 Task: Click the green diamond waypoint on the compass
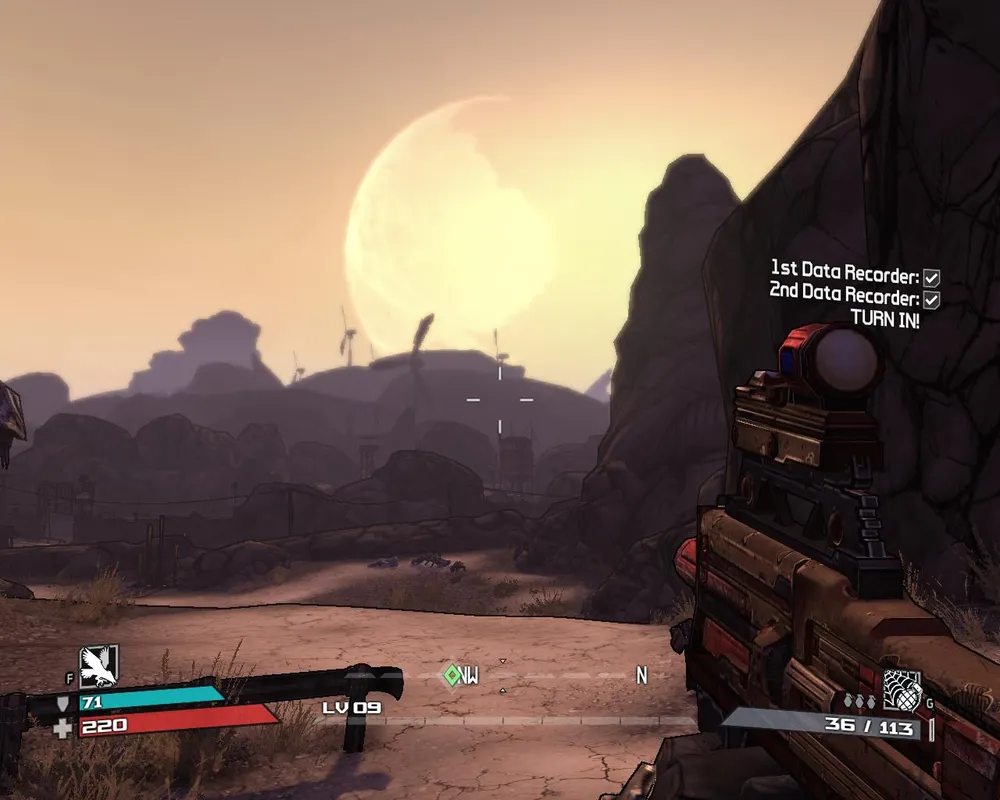pyautogui.click(x=452, y=676)
